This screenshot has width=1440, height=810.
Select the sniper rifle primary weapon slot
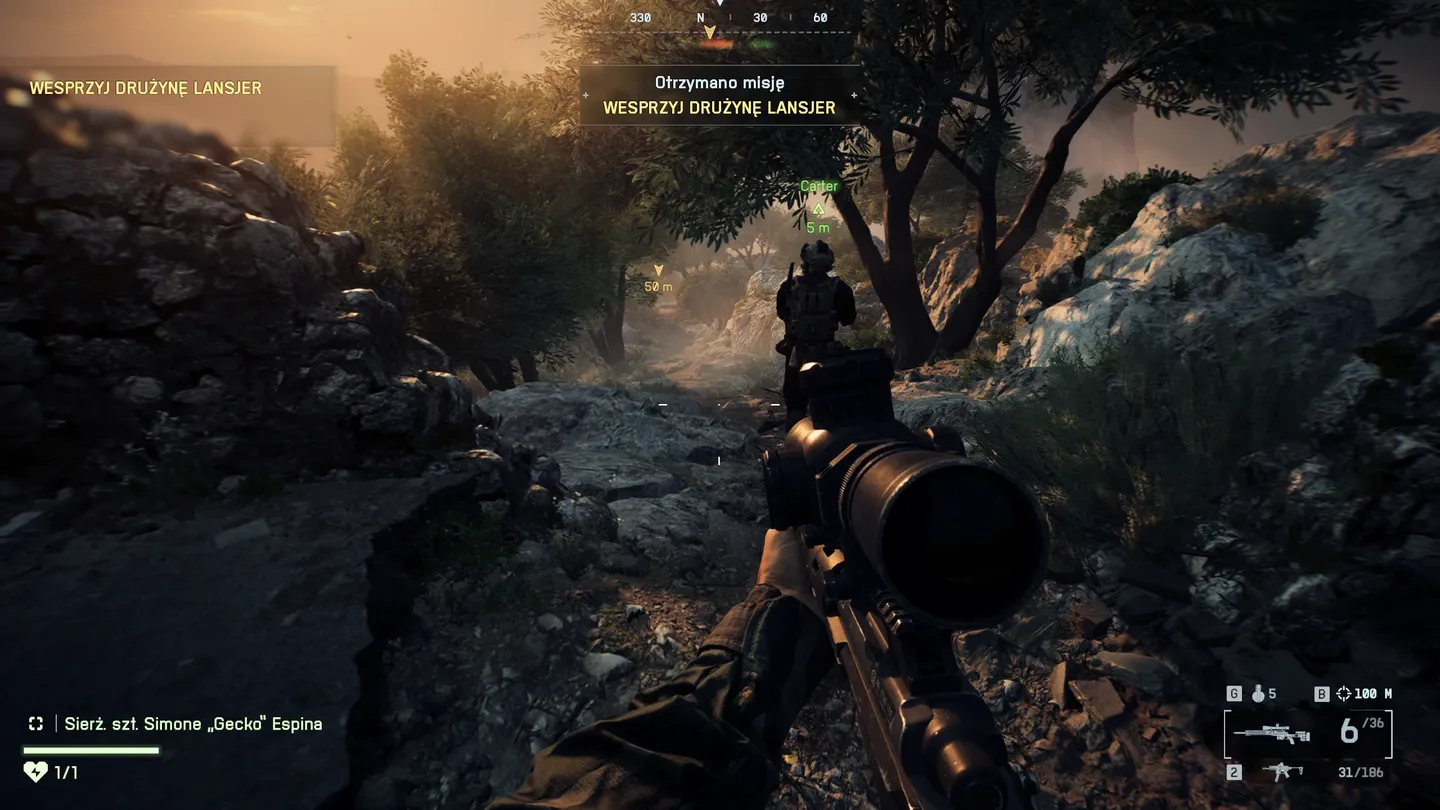[x=1271, y=734]
